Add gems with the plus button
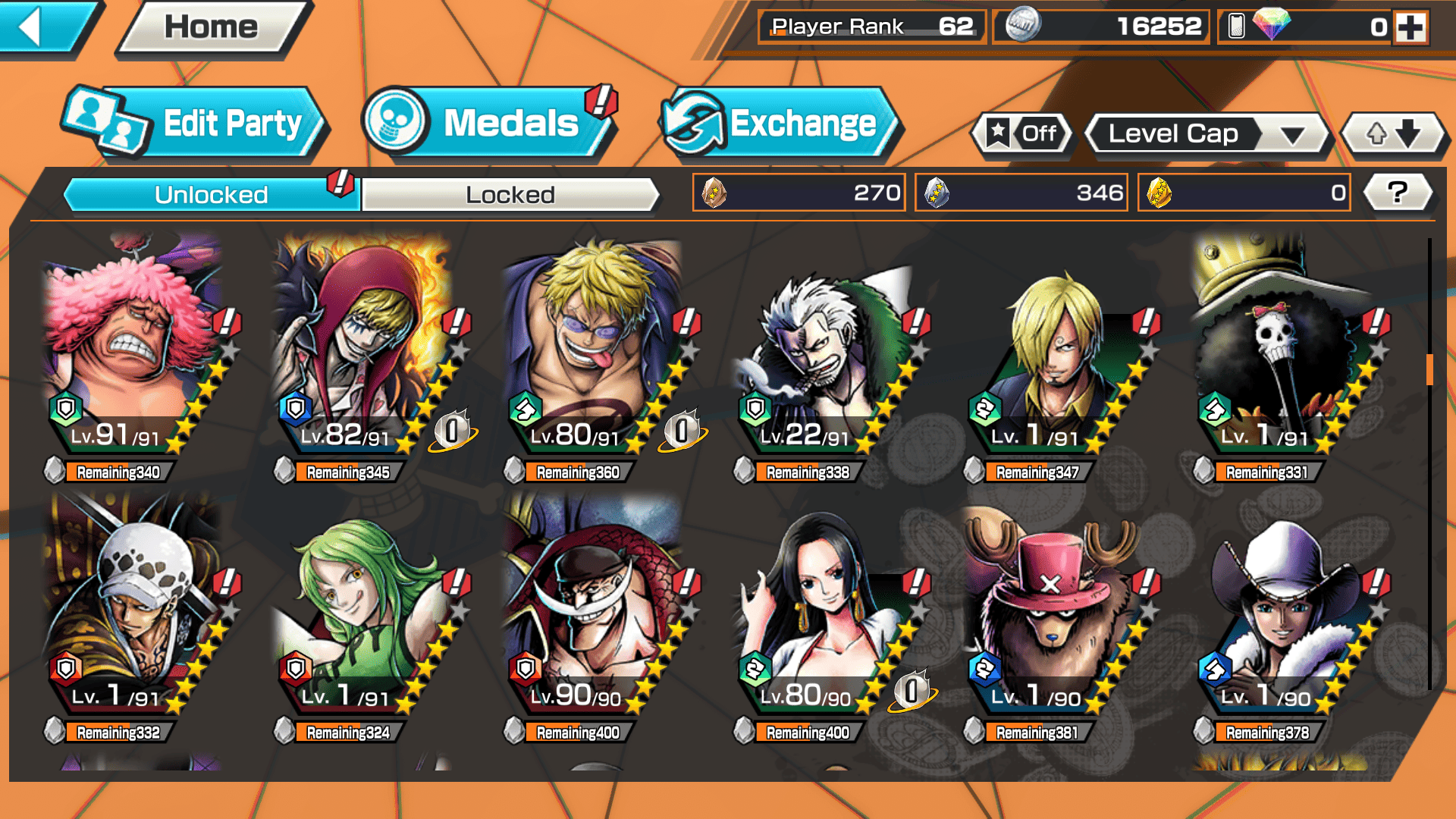This screenshot has height=819, width=1456. 1410,27
